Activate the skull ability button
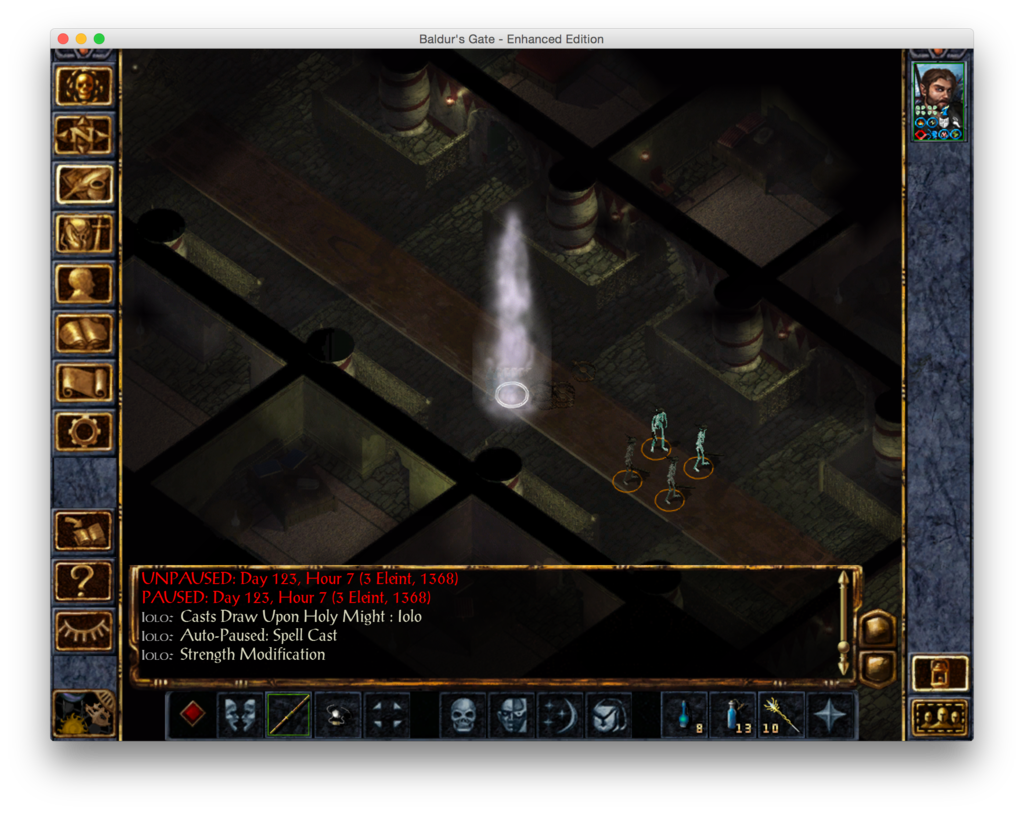Image resolution: width=1024 pixels, height=813 pixels. (463, 715)
